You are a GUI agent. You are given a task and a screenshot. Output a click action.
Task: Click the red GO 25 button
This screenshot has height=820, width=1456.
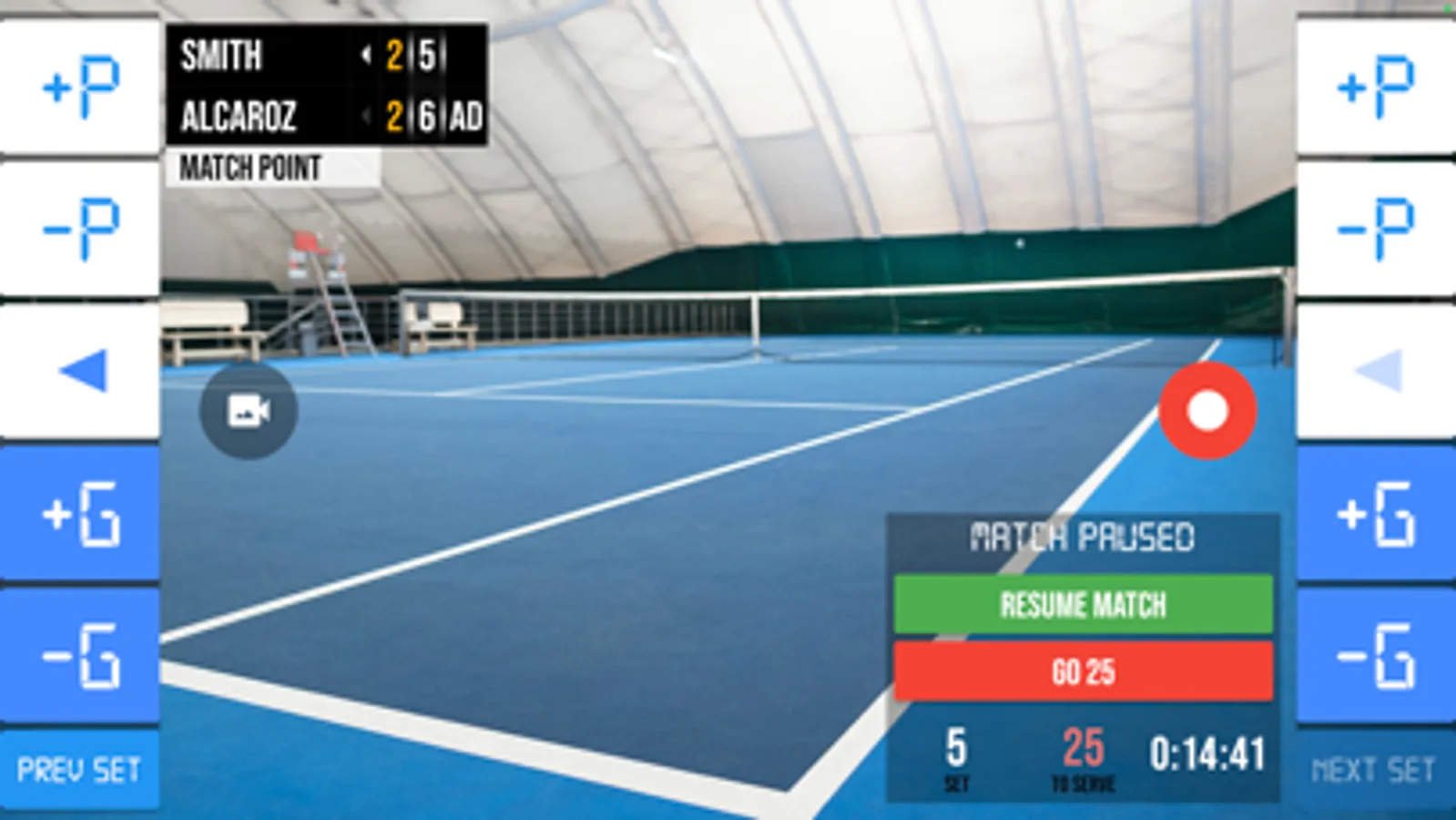1083,671
